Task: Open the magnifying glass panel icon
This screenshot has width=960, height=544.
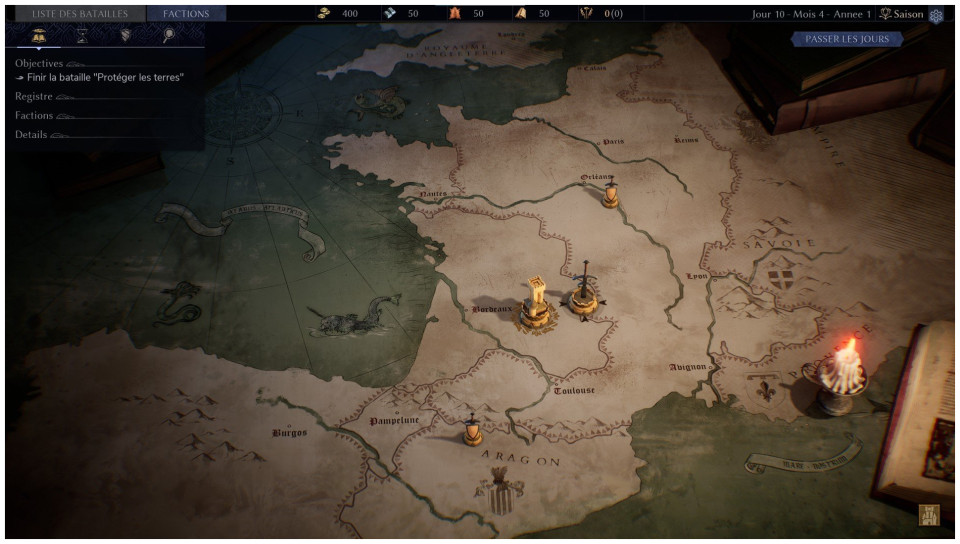Action: click(169, 36)
